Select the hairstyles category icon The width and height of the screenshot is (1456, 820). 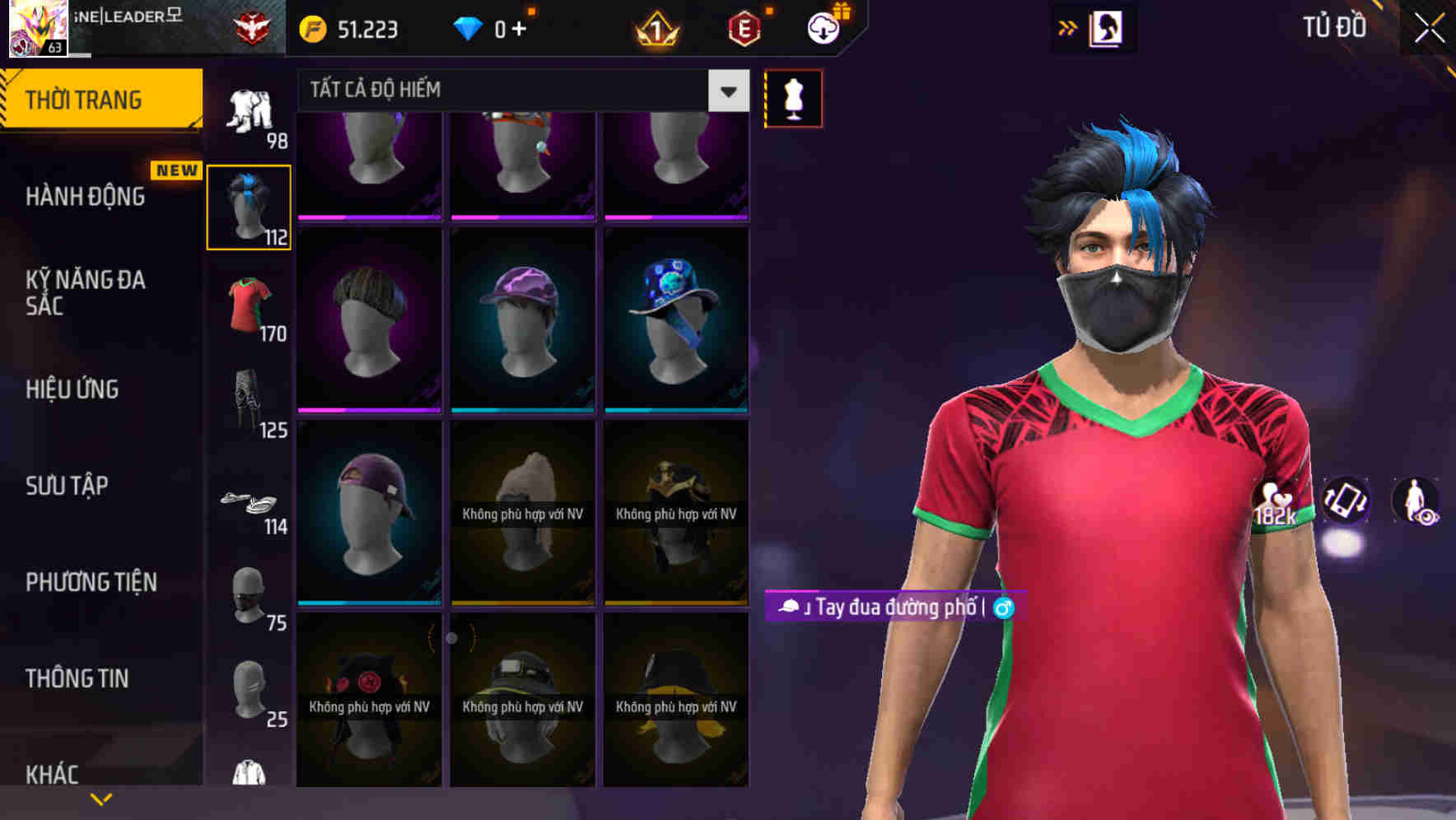tap(250, 204)
